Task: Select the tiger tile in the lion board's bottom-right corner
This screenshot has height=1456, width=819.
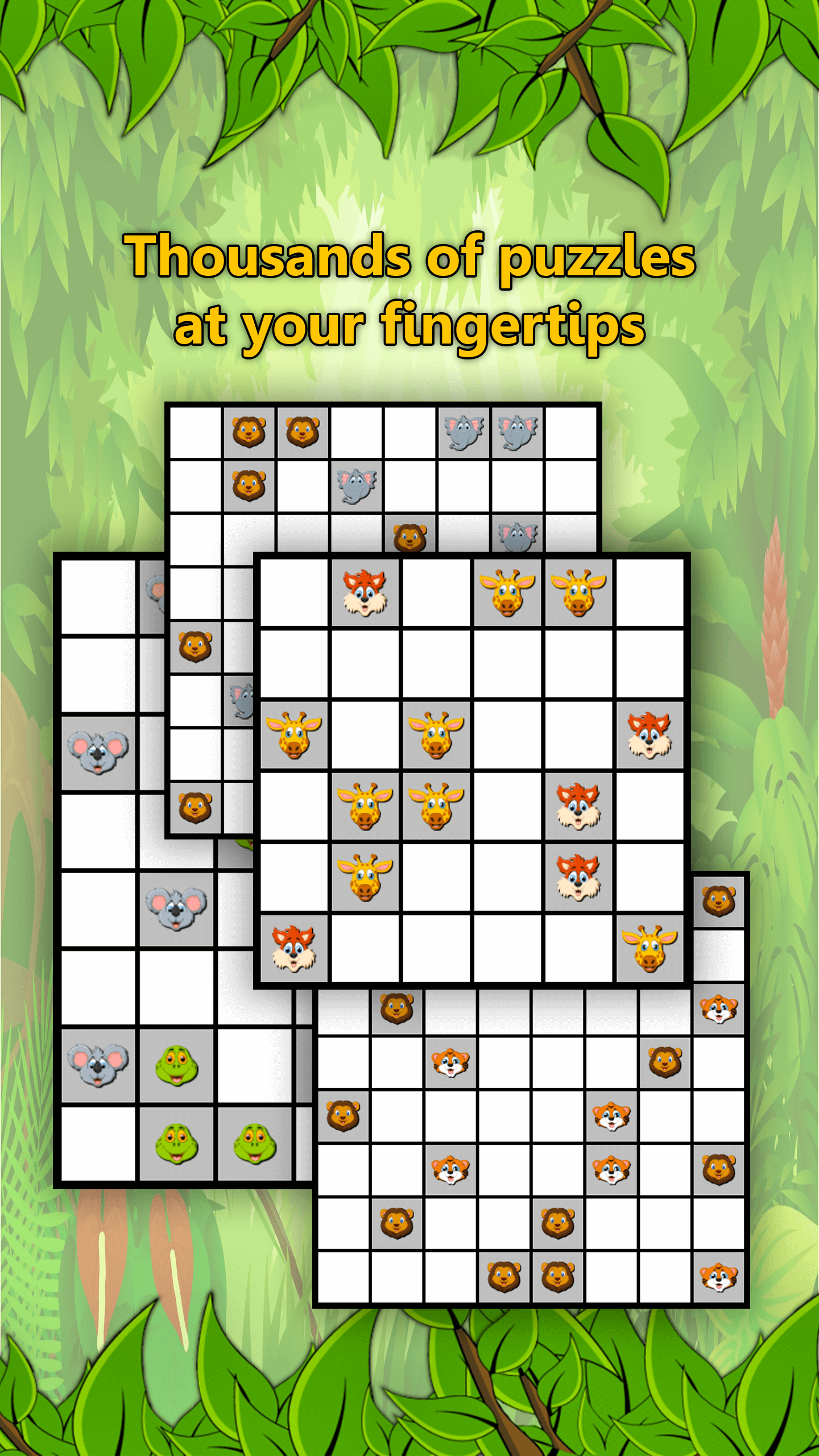Action: pos(718,1277)
